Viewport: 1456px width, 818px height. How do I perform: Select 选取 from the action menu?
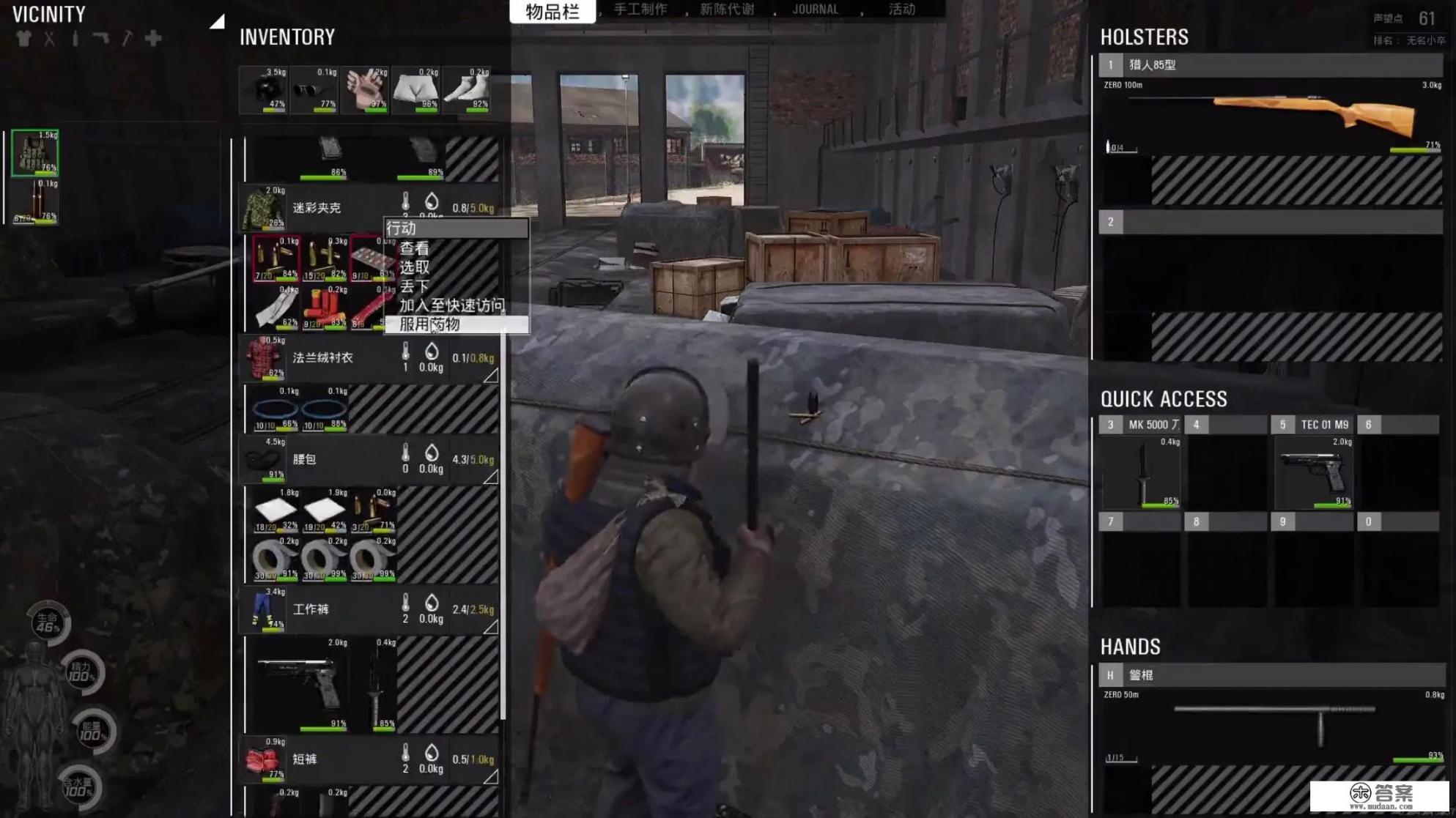pyautogui.click(x=415, y=267)
